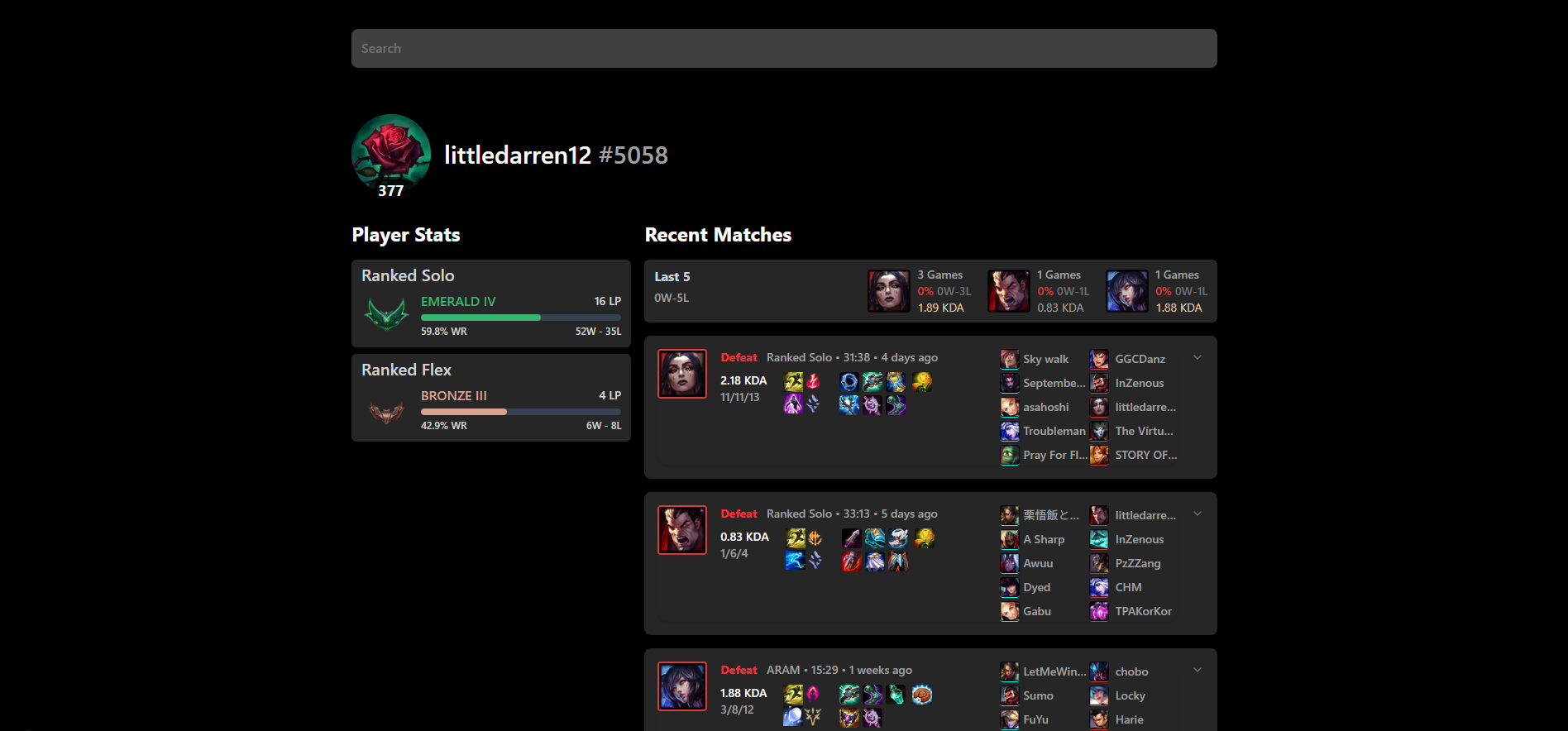Select the Hextech Gunblade item icon

872,381
